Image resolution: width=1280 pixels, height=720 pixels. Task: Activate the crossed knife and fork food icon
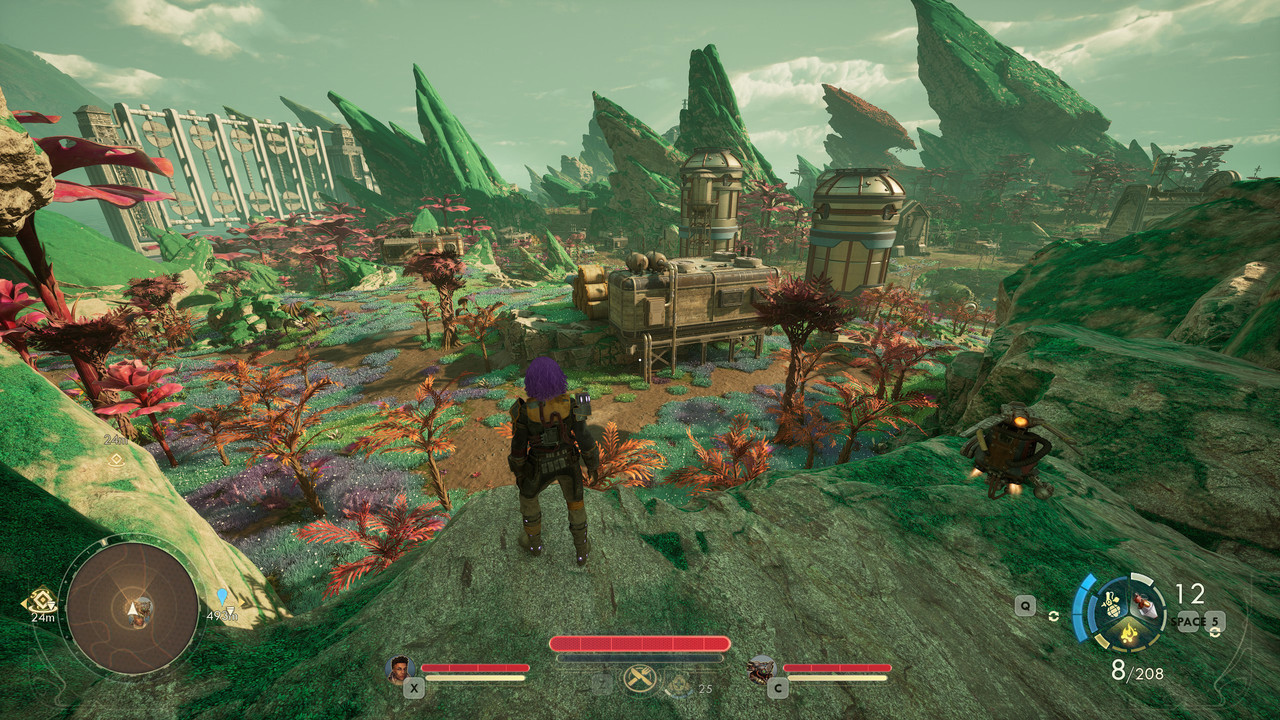point(637,679)
